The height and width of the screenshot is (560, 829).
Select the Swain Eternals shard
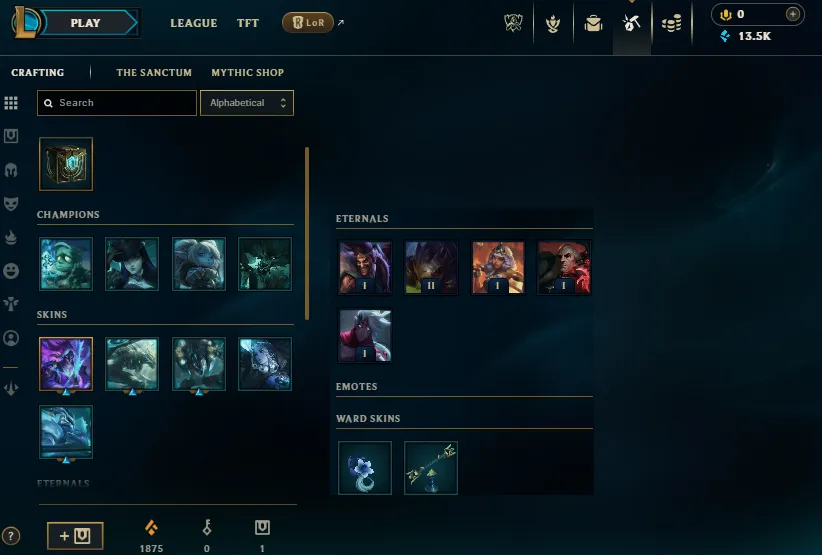pyautogui.click(x=564, y=267)
